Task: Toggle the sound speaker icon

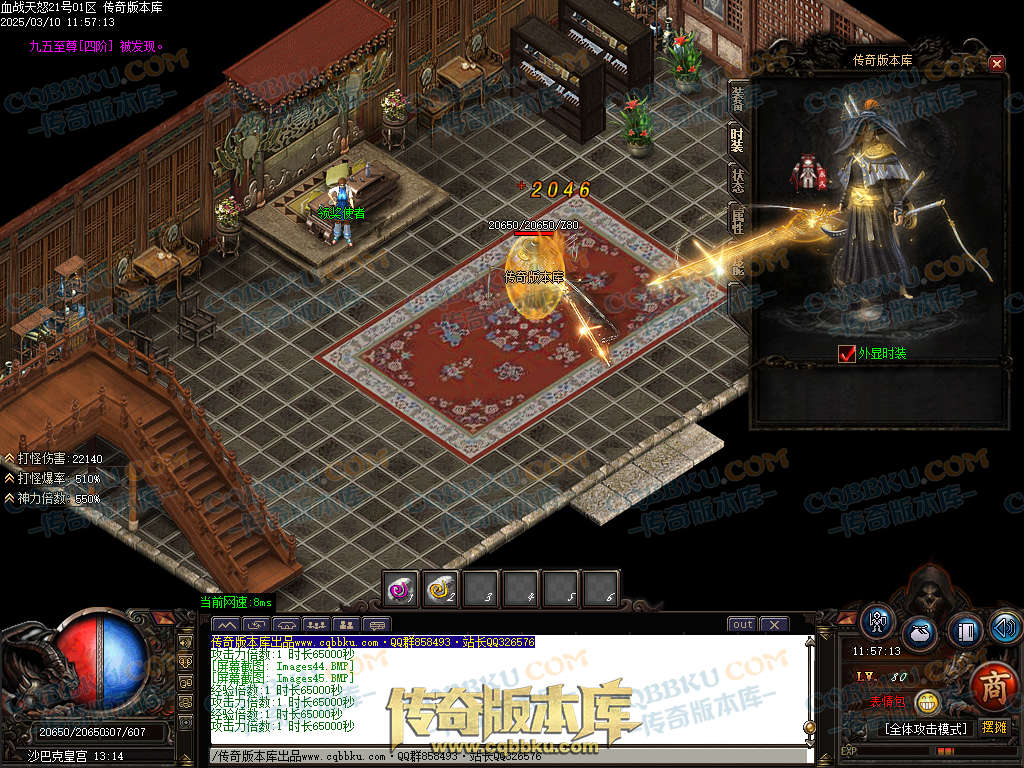Action: 1004,627
